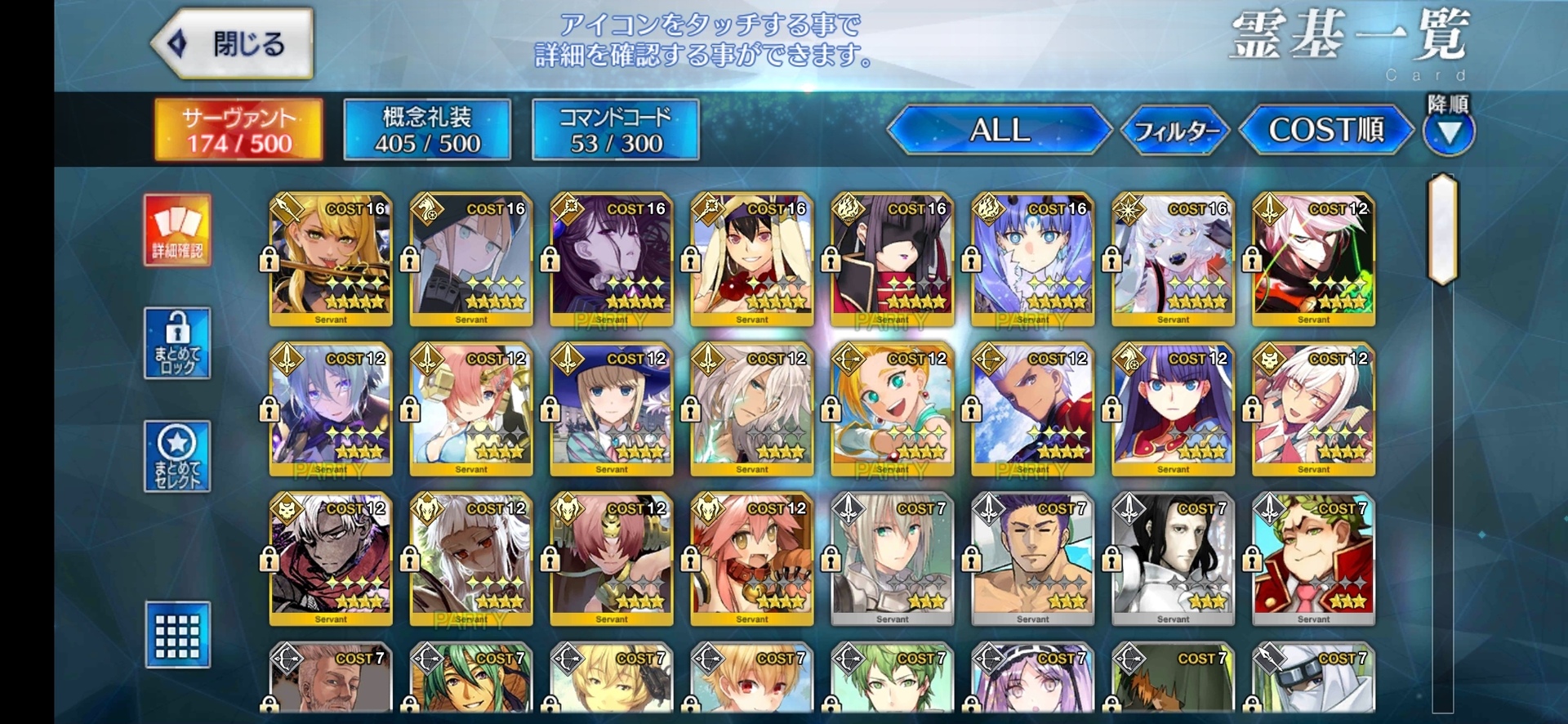Activate まとめてロック bulk lock

177,343
